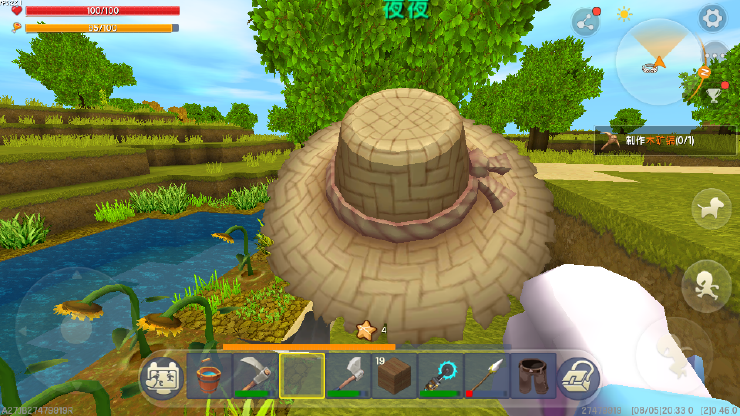The image size is (740, 416).
Task: Select the scythe hotbar slot
Action: pos(255,377)
